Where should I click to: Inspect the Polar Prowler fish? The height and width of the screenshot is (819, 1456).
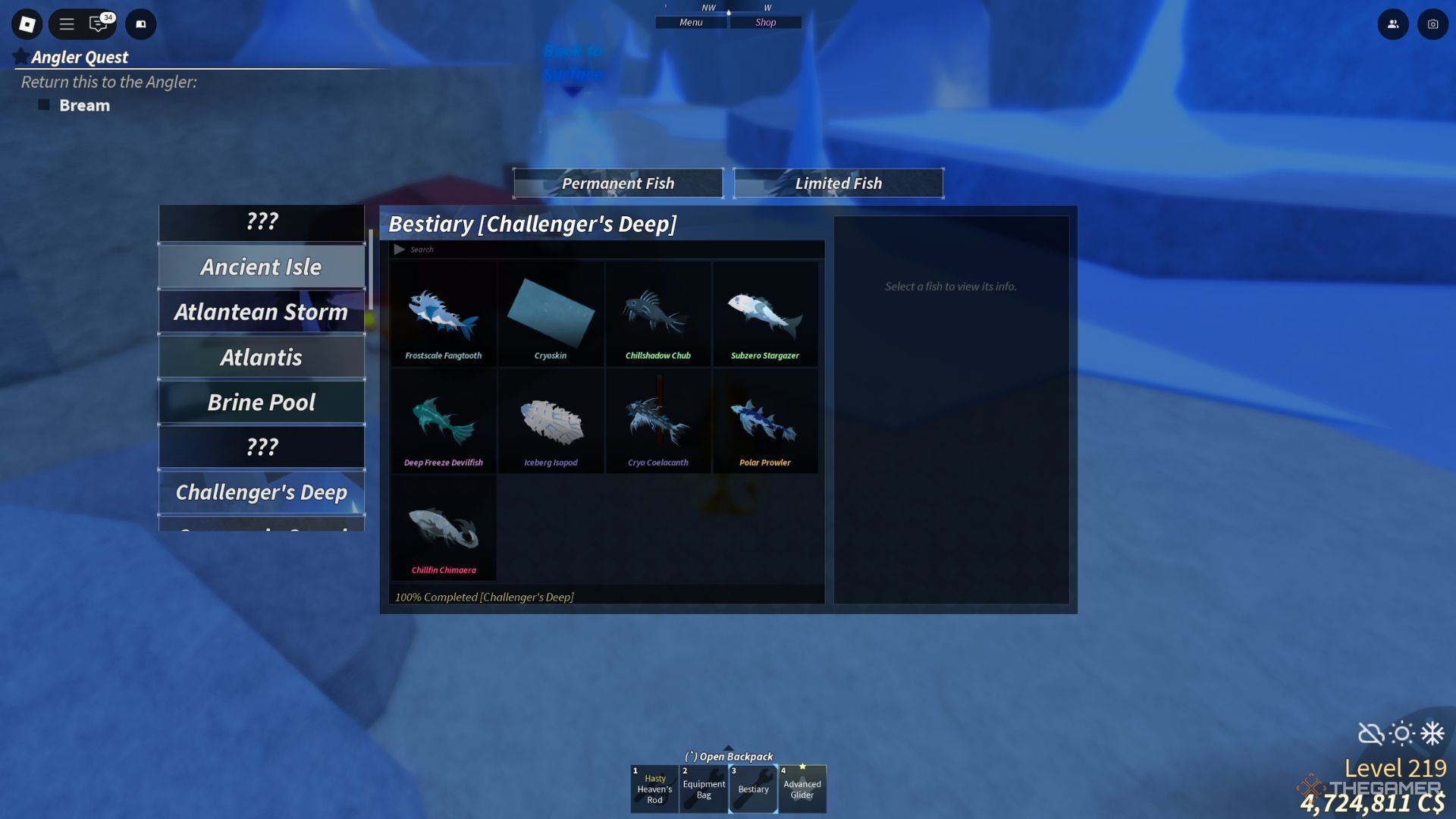766,420
